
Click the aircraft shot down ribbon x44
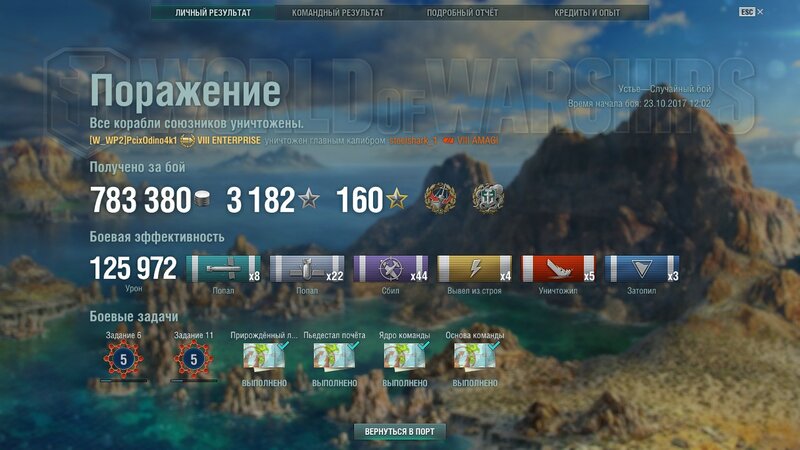point(391,268)
